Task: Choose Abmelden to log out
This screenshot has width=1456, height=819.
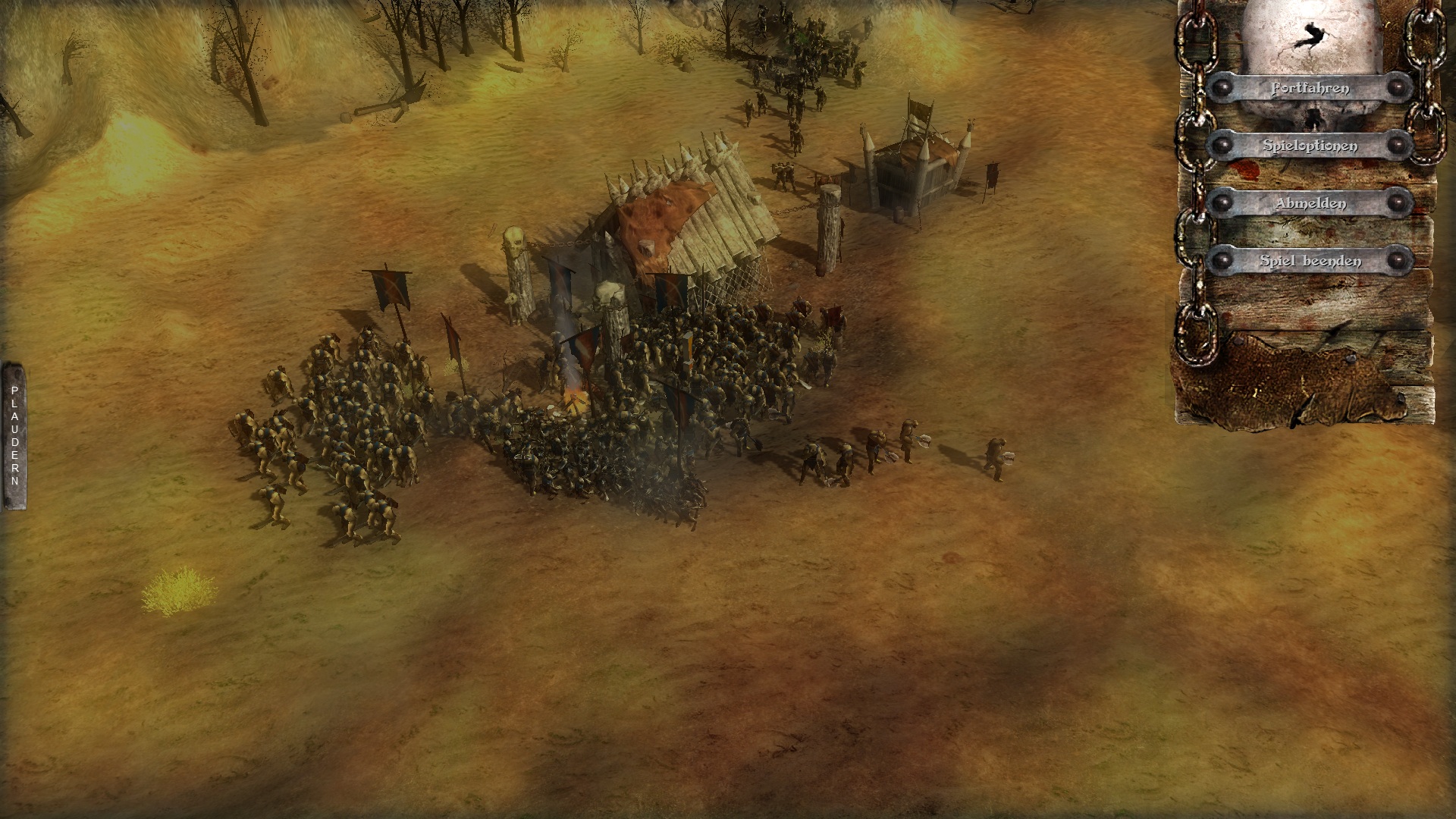Action: coord(1310,203)
